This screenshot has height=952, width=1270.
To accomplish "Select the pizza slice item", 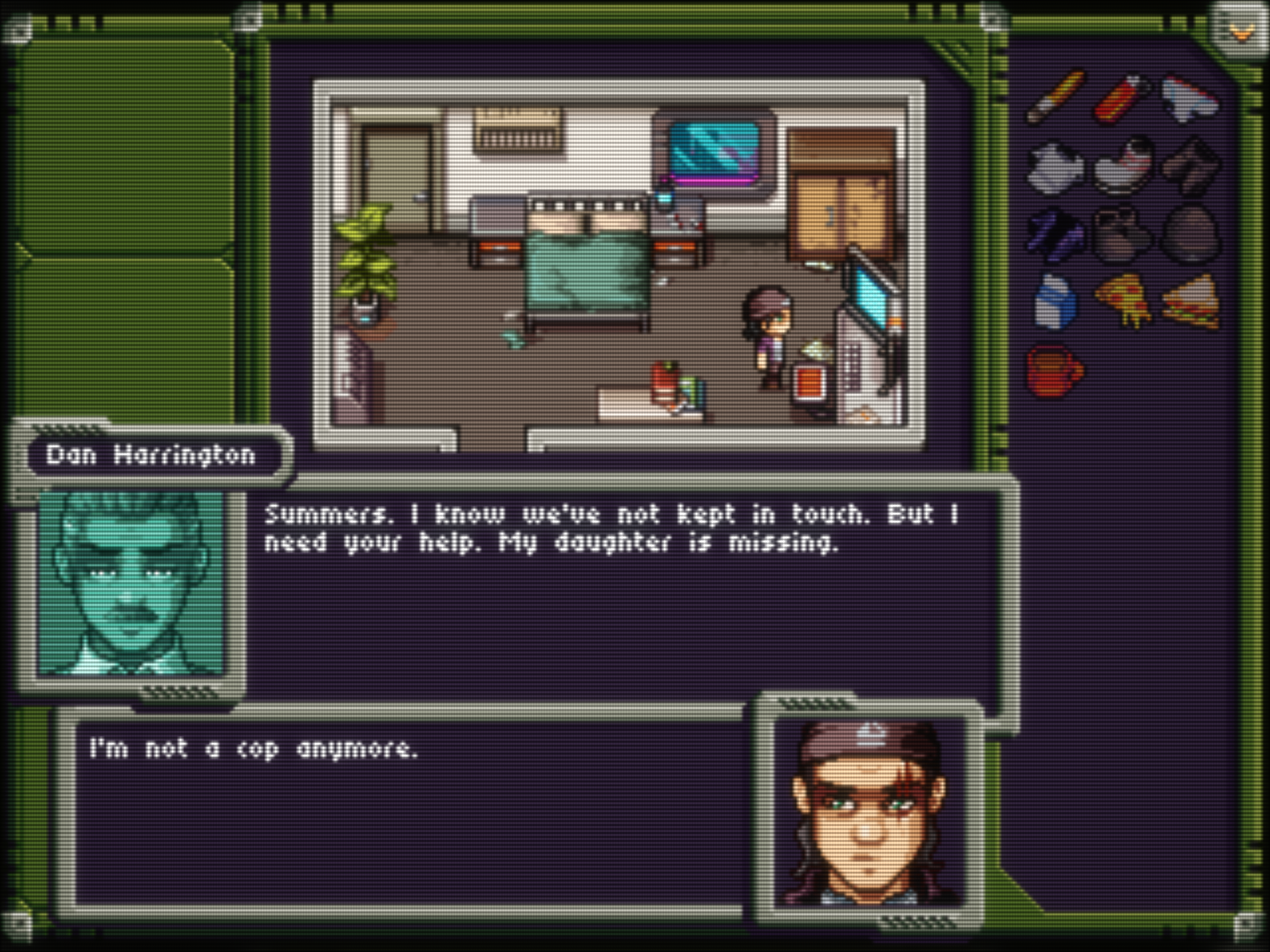I will (x=1124, y=299).
